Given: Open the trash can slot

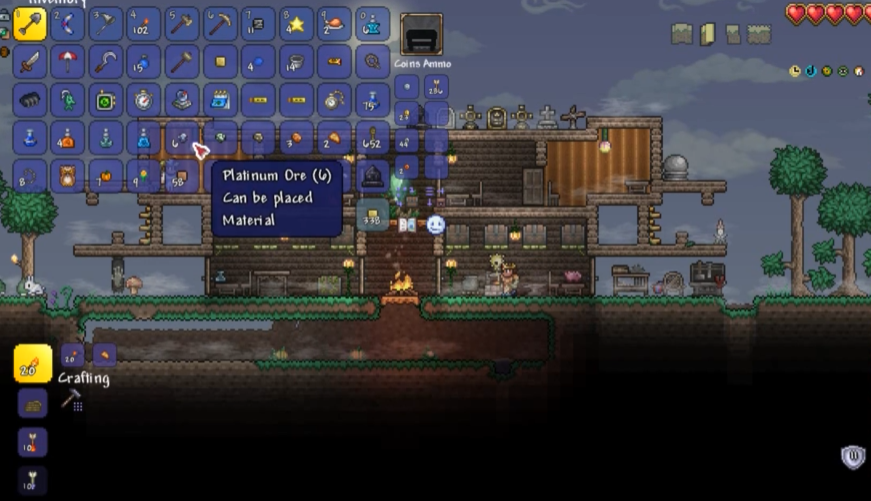Looking at the screenshot, I should [x=373, y=177].
